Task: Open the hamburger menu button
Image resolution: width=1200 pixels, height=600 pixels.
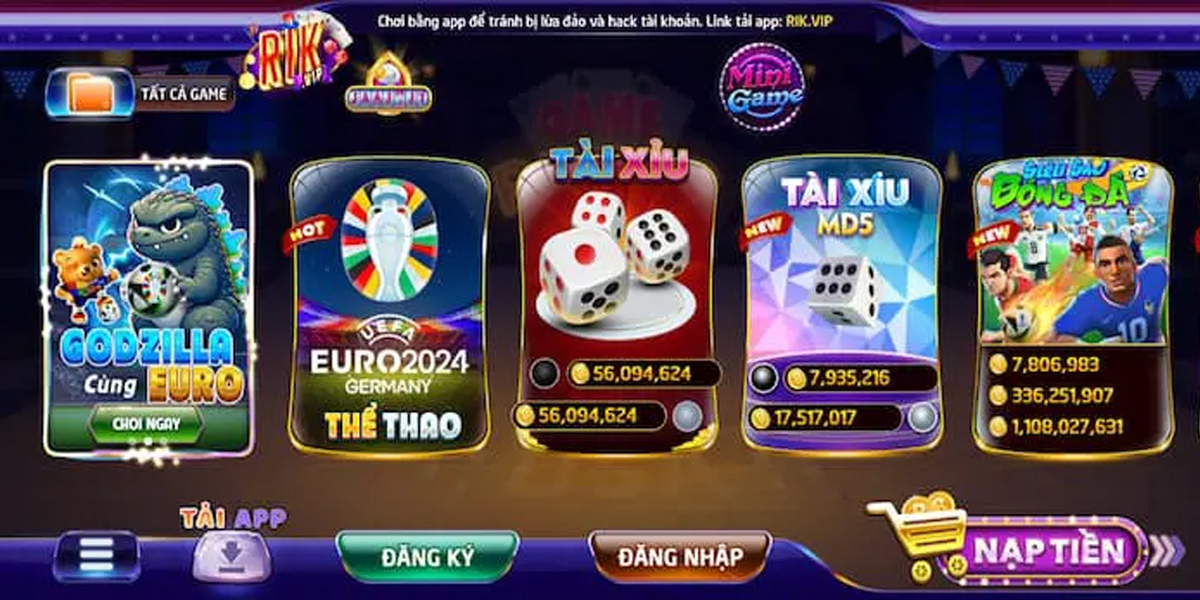Action: 96,555
